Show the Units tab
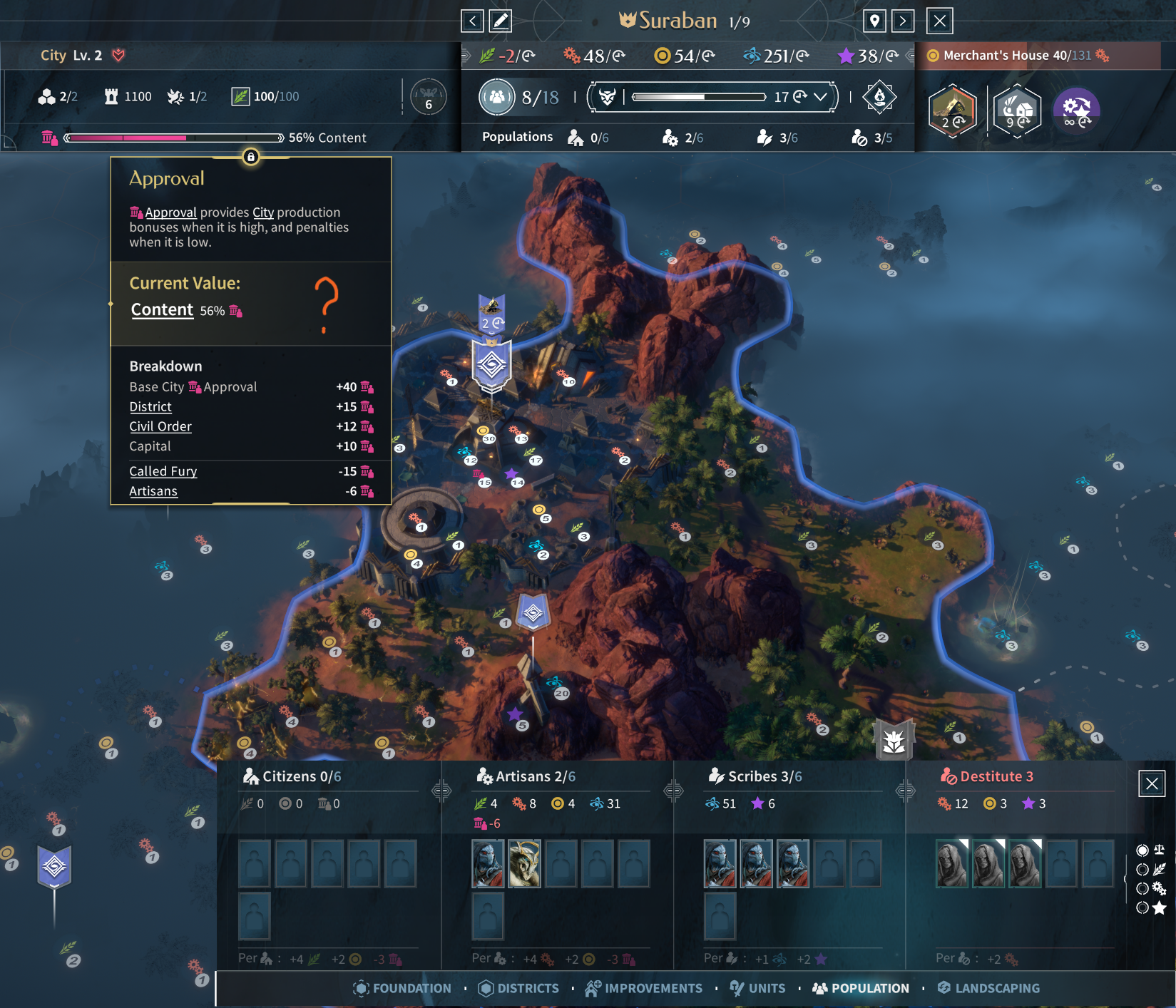This screenshot has height=1008, width=1176. click(x=758, y=989)
